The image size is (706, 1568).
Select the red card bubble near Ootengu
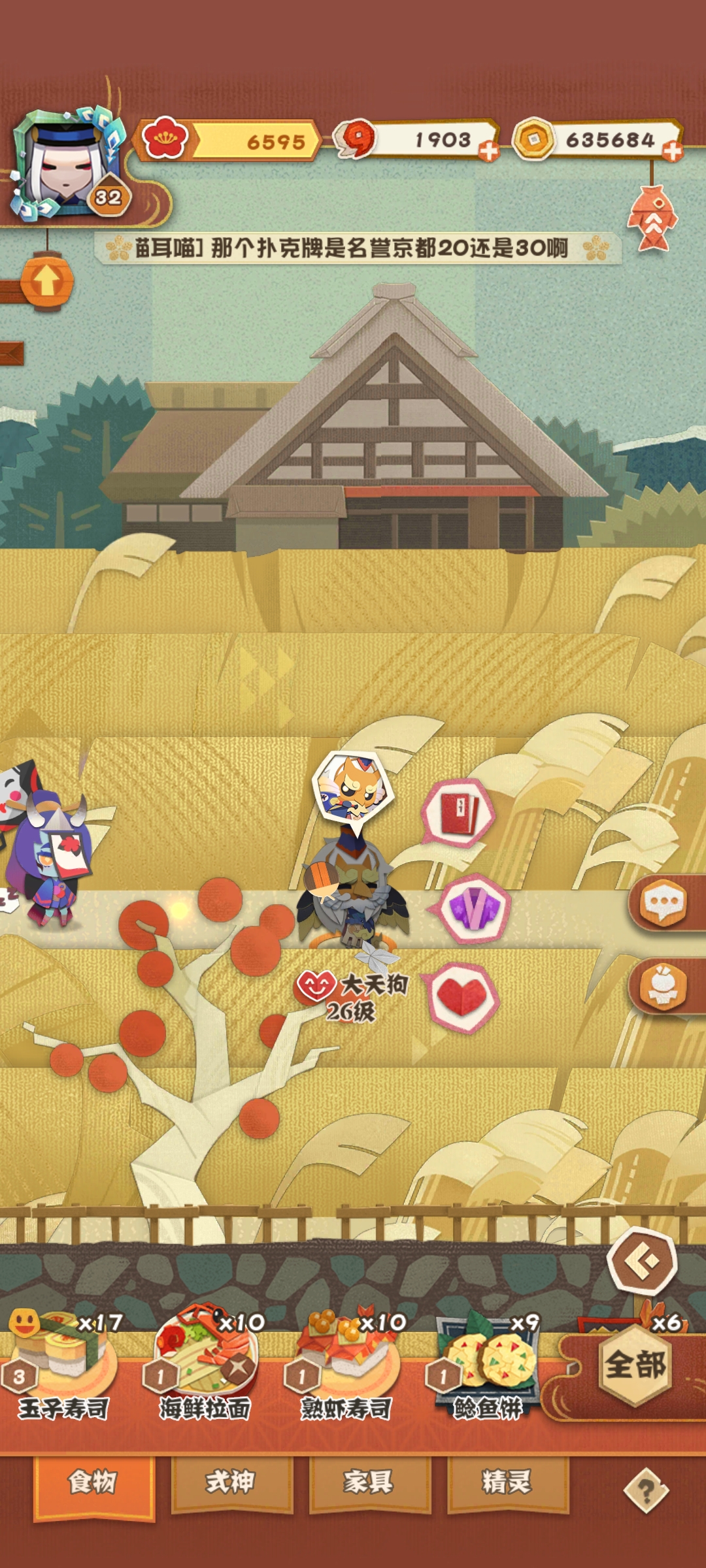click(x=460, y=814)
